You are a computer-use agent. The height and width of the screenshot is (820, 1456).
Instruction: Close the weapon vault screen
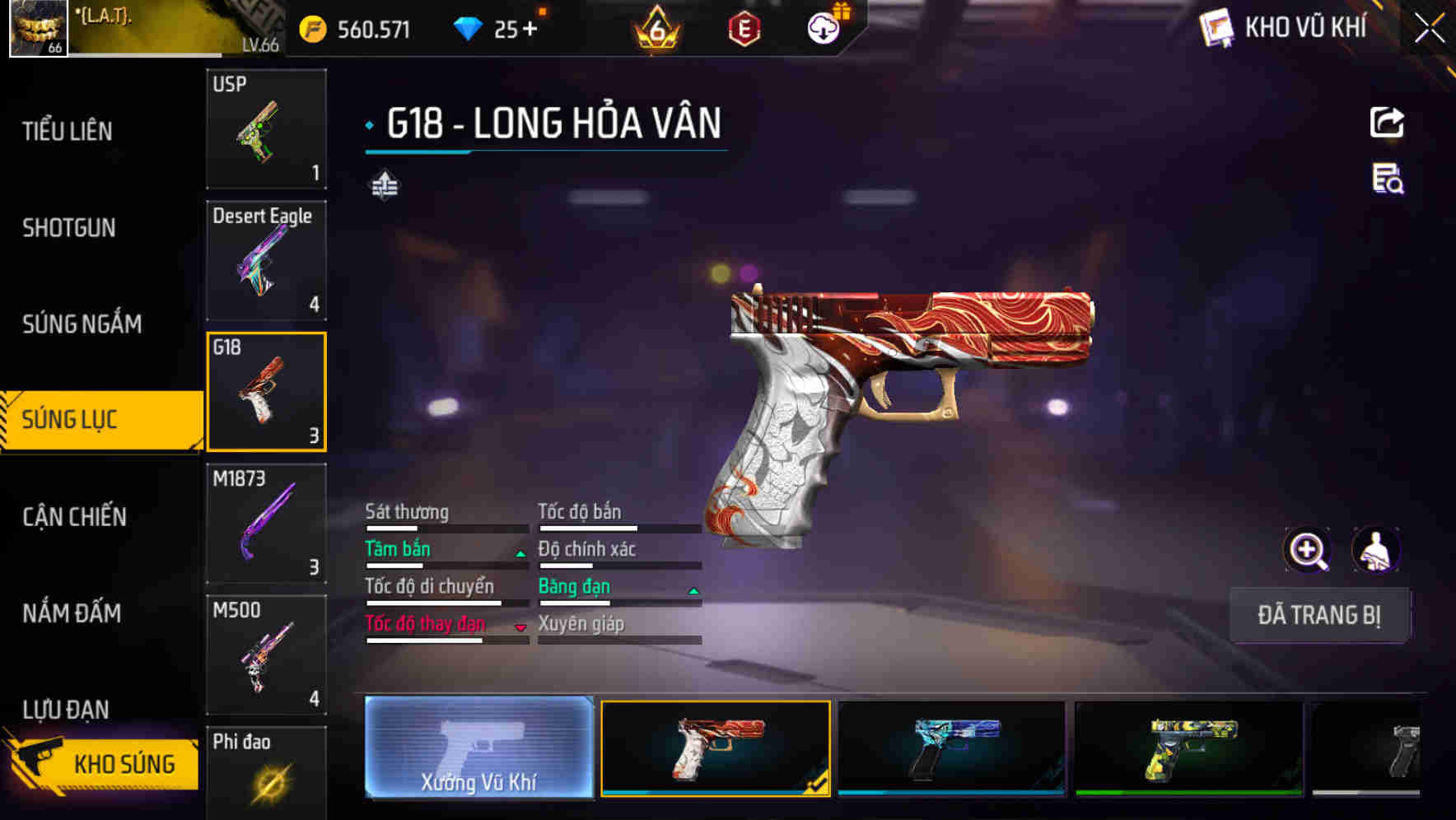[x=1430, y=28]
